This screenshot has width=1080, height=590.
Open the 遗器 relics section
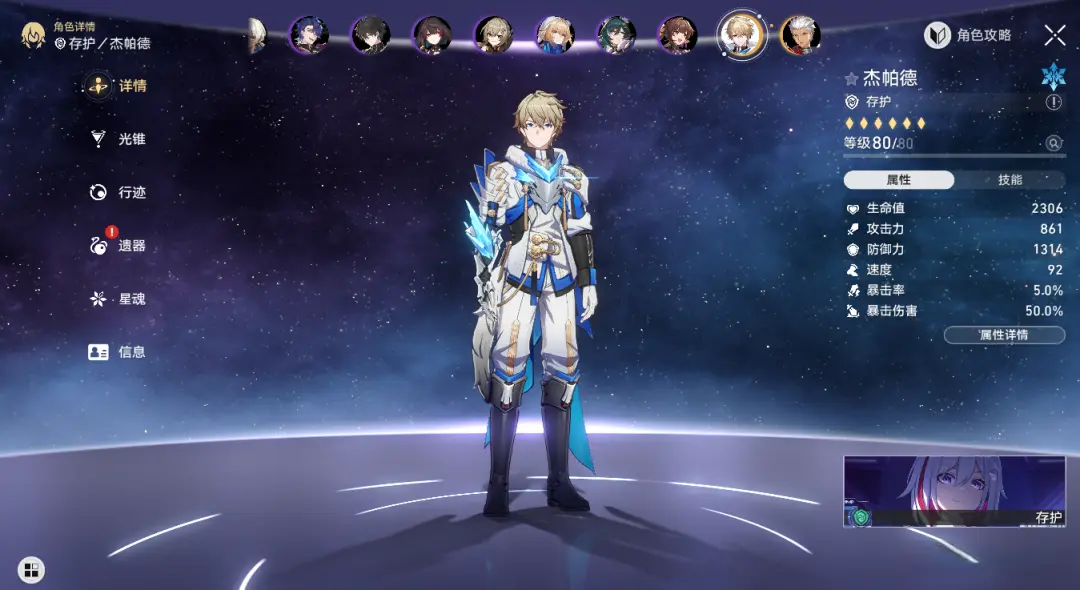pyautogui.click(x=119, y=245)
